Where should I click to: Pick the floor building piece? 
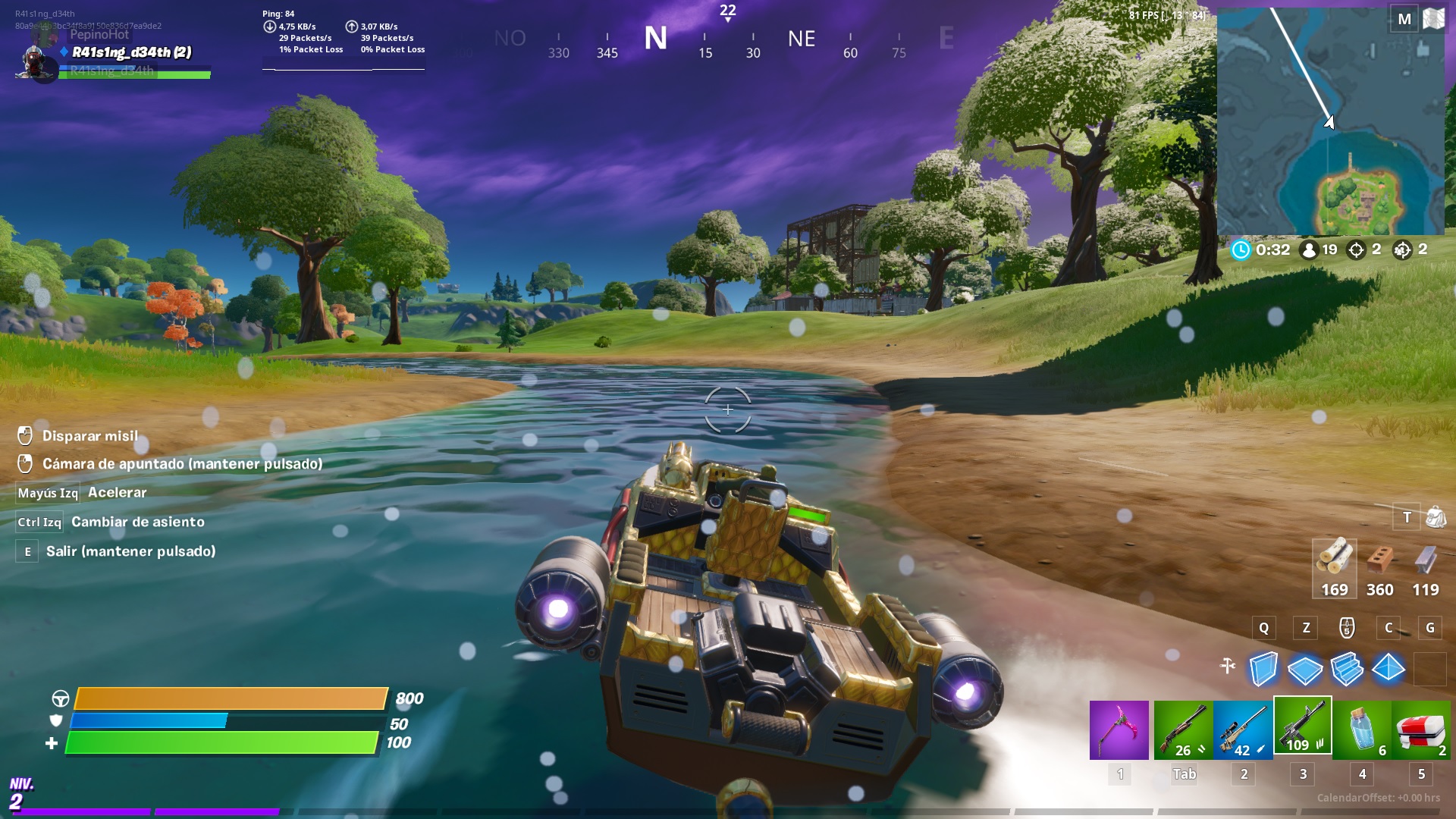1305,669
